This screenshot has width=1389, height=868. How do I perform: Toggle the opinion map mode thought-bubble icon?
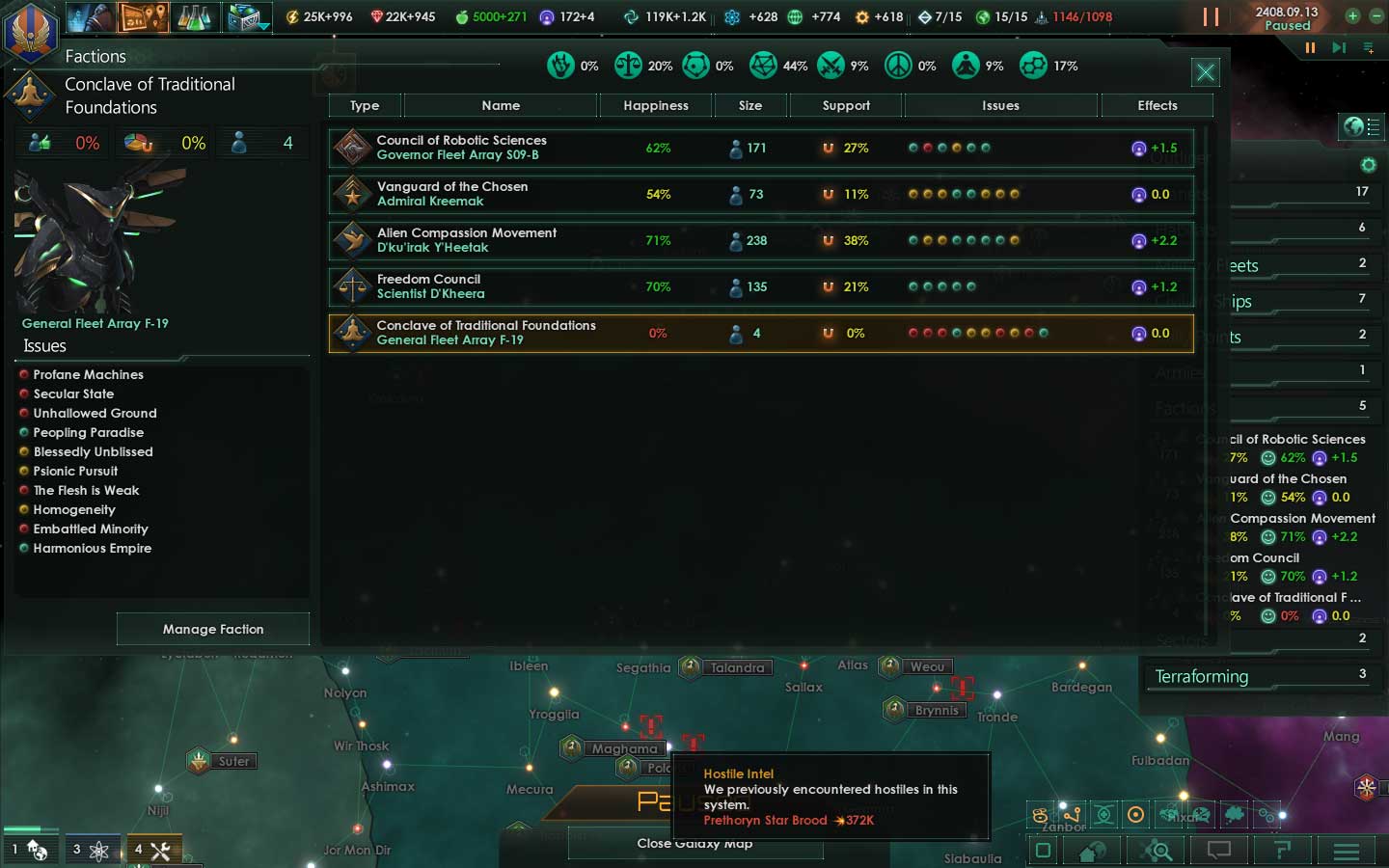pos(1236,815)
